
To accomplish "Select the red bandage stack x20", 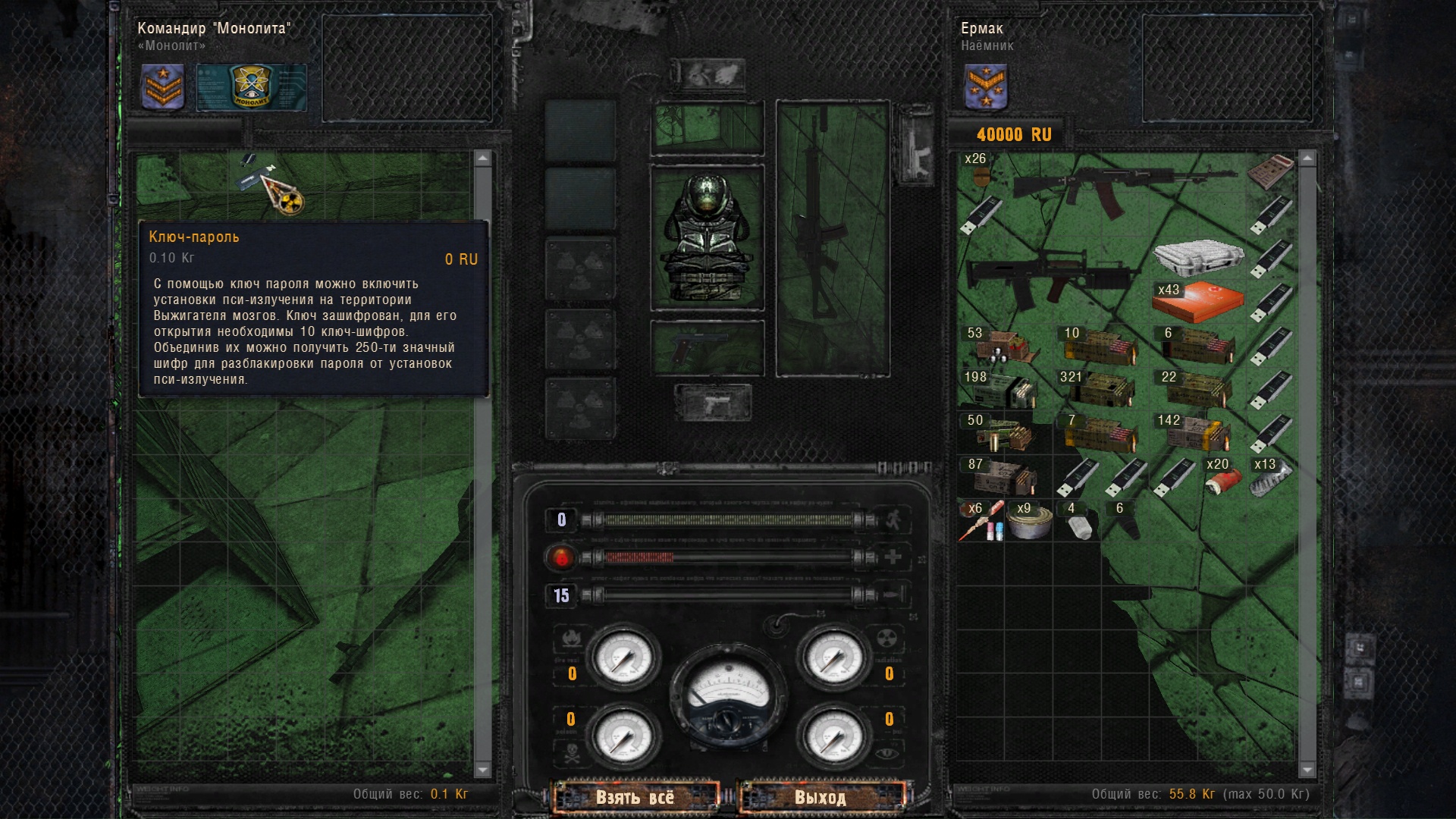I will pos(1222,478).
